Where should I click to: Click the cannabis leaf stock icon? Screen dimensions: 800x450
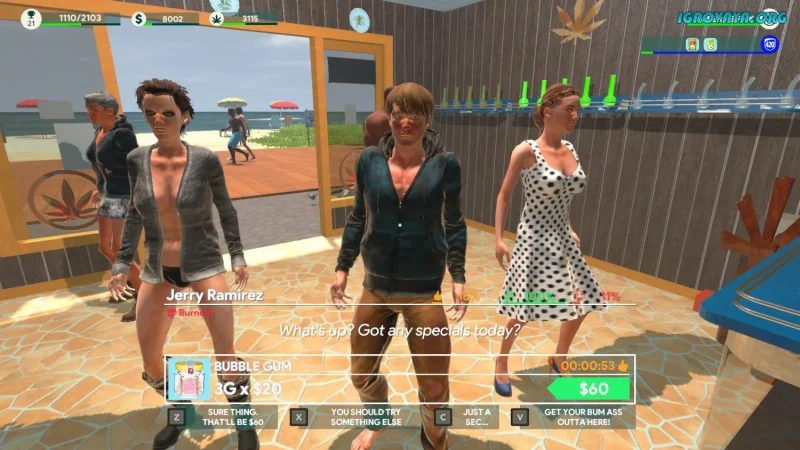[218, 18]
